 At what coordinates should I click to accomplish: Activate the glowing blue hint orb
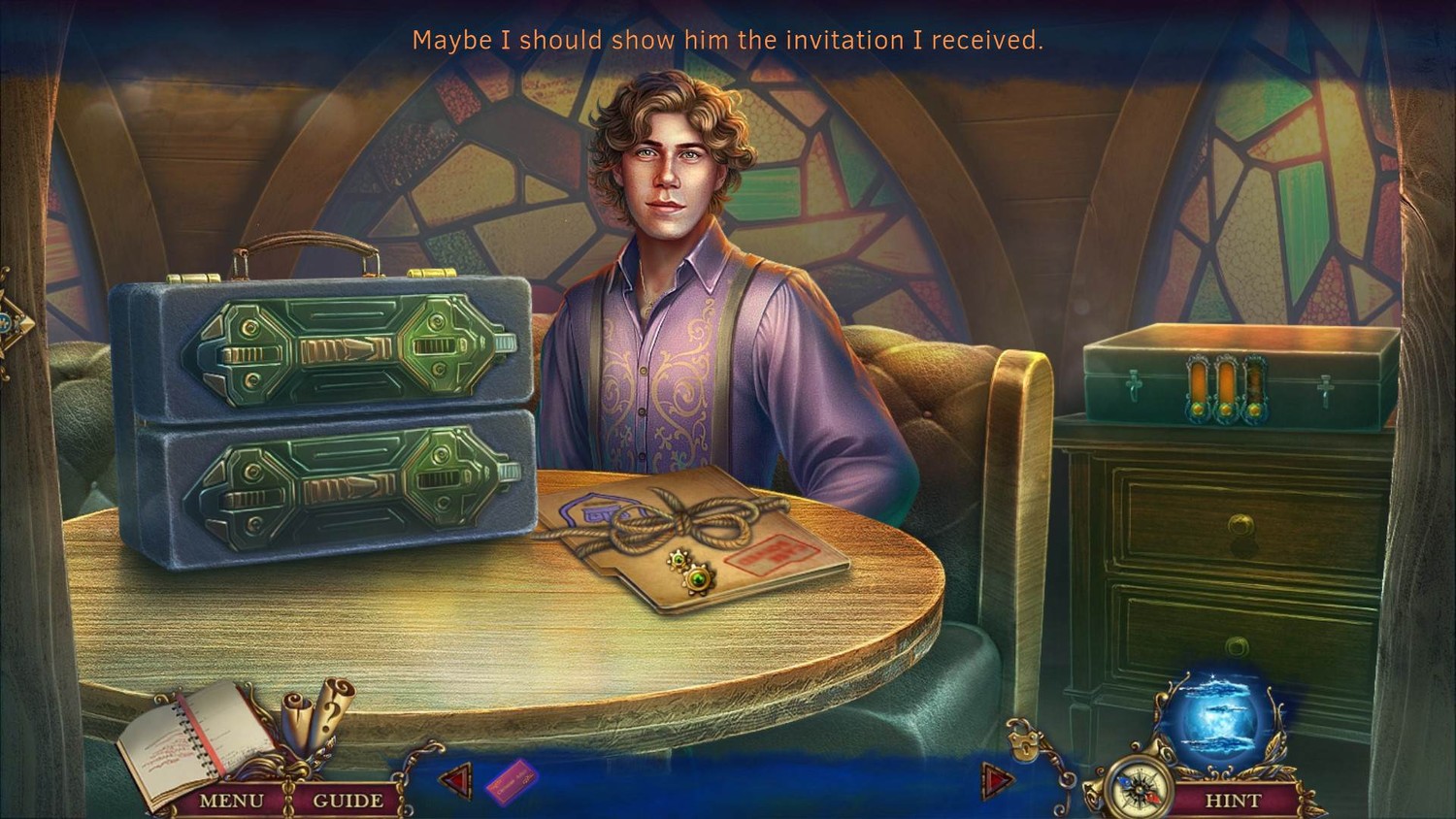(1218, 718)
